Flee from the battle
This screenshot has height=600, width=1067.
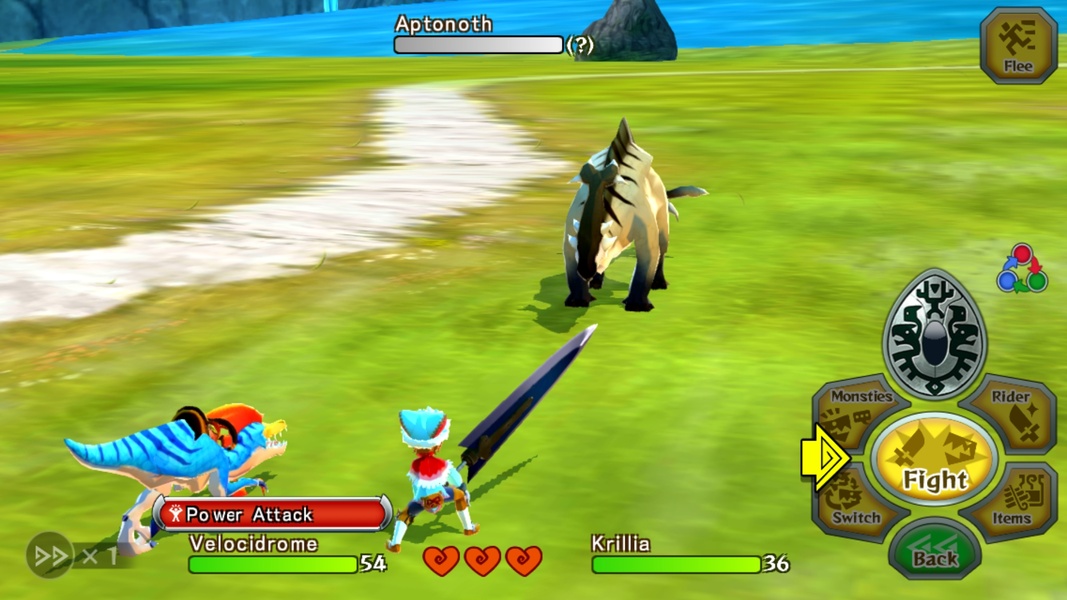click(1018, 45)
